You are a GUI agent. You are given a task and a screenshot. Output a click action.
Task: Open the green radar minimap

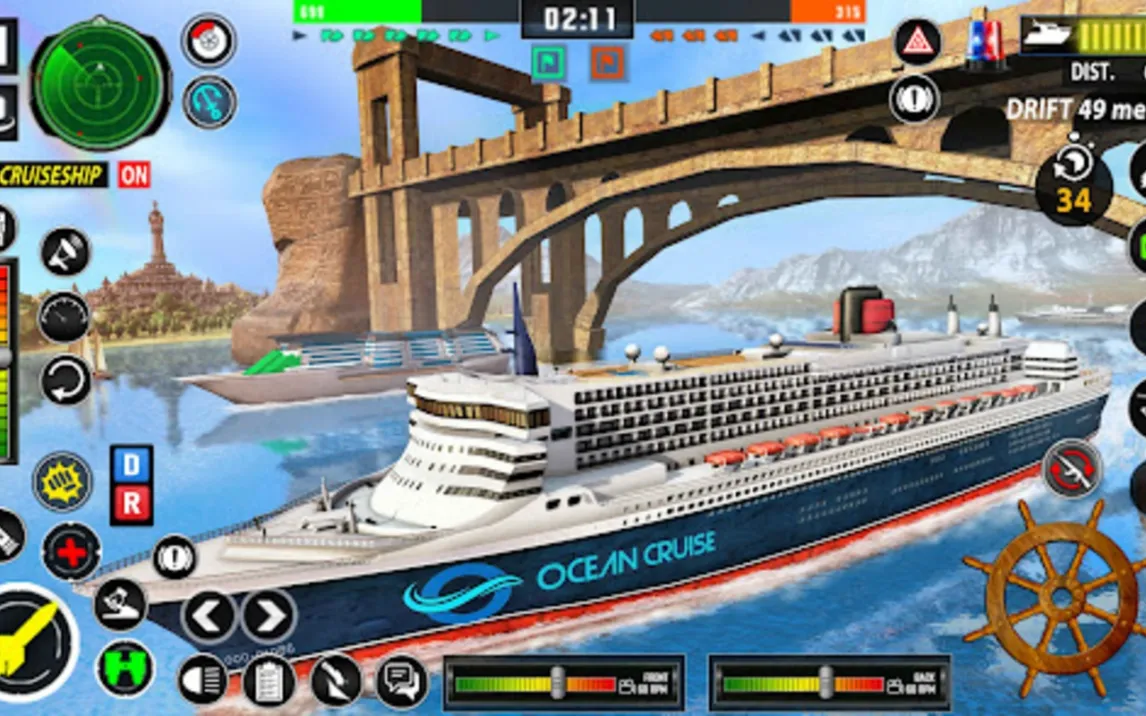tap(99, 84)
